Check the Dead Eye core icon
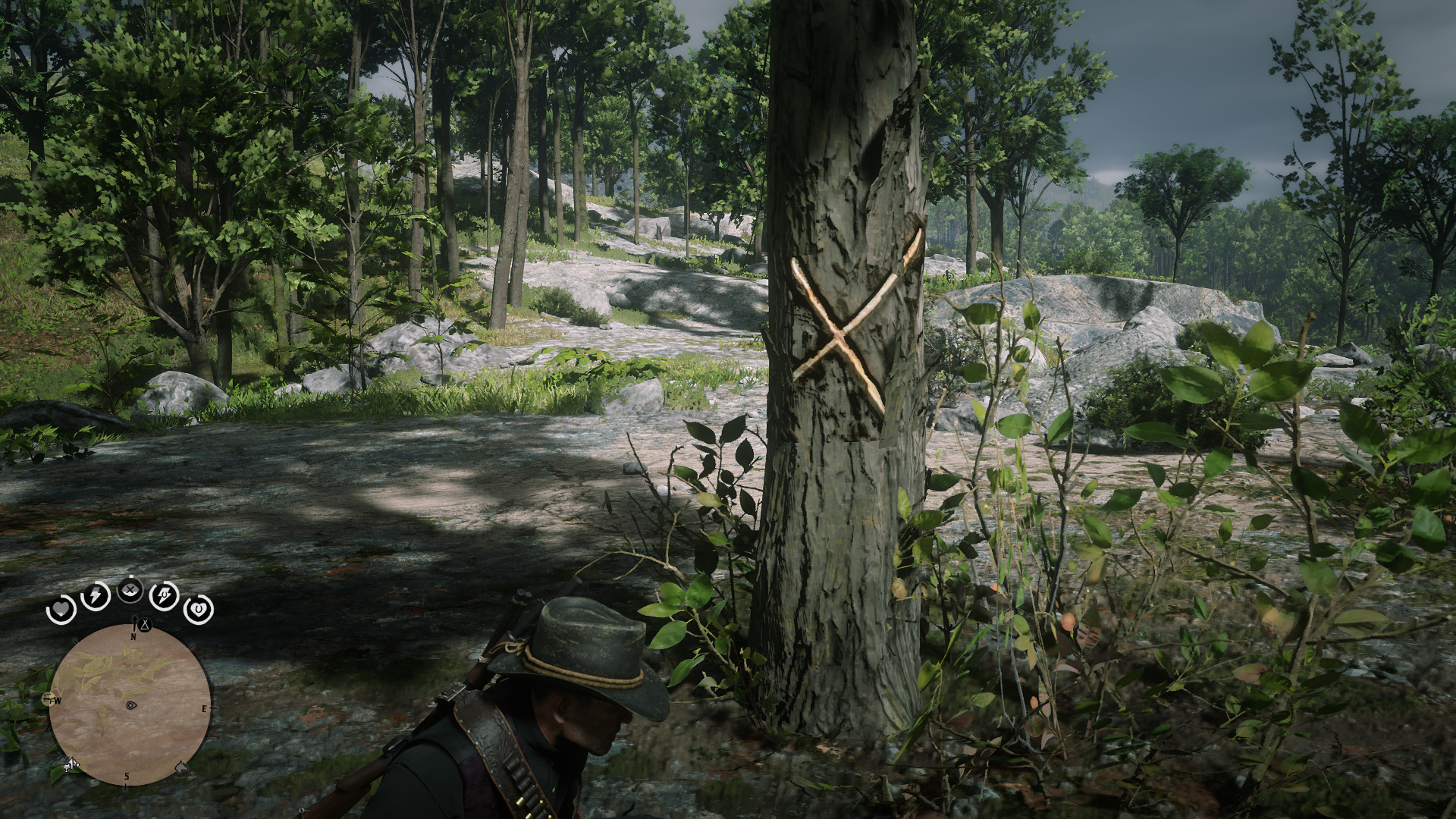 coord(130,590)
